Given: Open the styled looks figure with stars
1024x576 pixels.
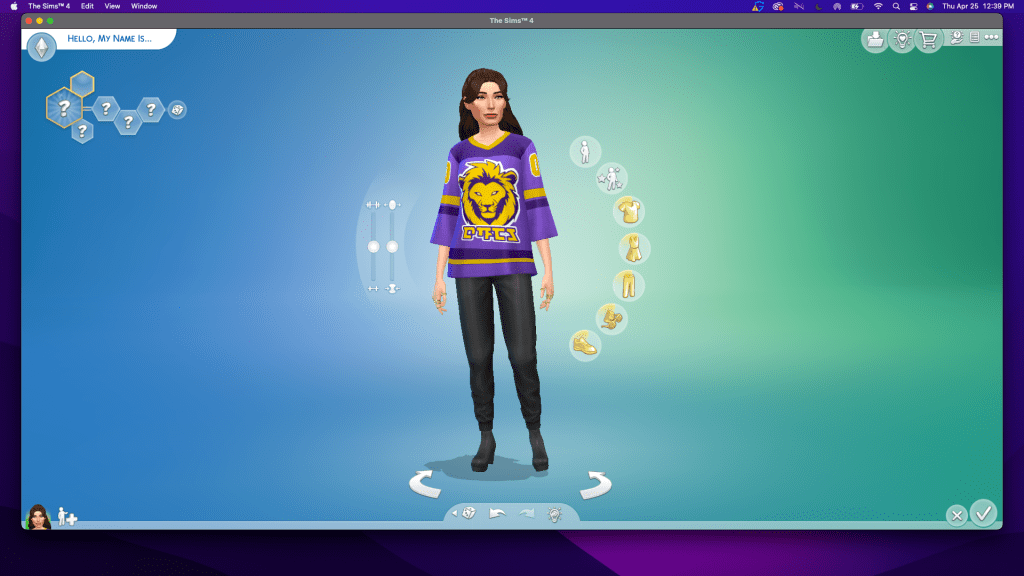Looking at the screenshot, I should 611,179.
